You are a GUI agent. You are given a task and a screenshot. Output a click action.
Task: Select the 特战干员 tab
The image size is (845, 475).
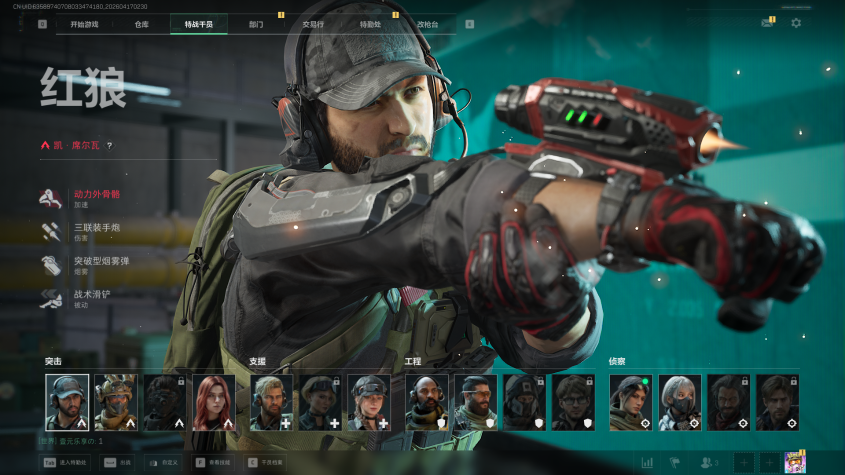point(199,24)
